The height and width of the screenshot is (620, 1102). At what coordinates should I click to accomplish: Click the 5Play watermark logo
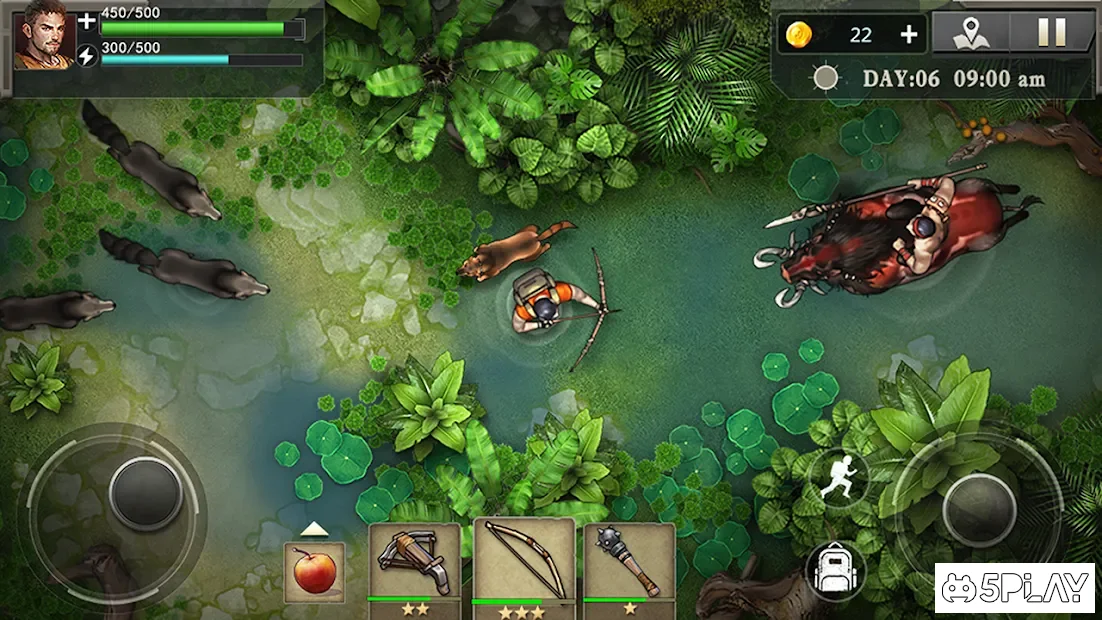point(1016,588)
